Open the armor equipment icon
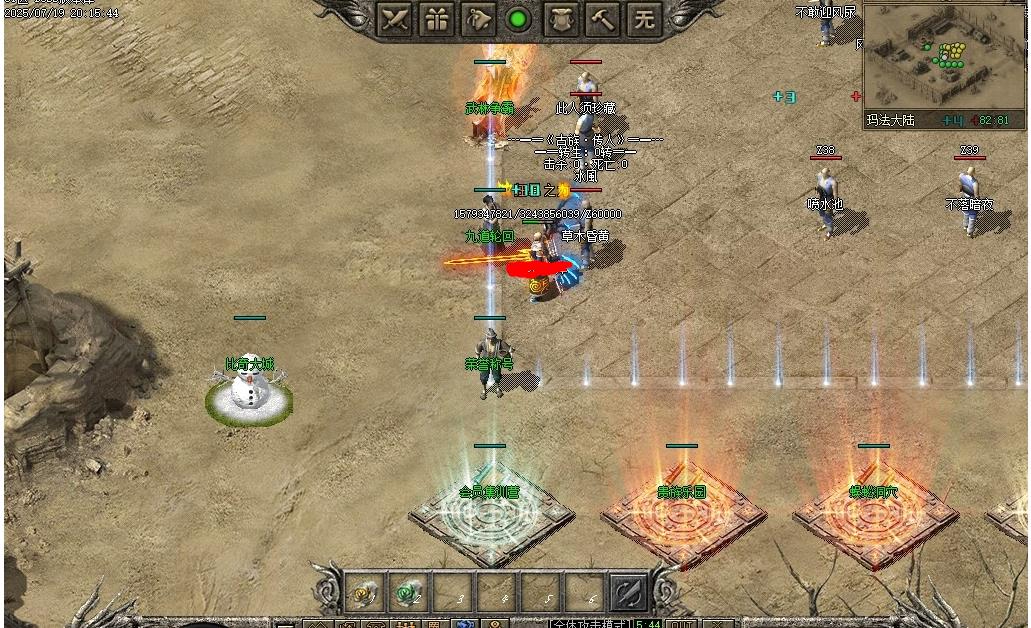 [563, 19]
